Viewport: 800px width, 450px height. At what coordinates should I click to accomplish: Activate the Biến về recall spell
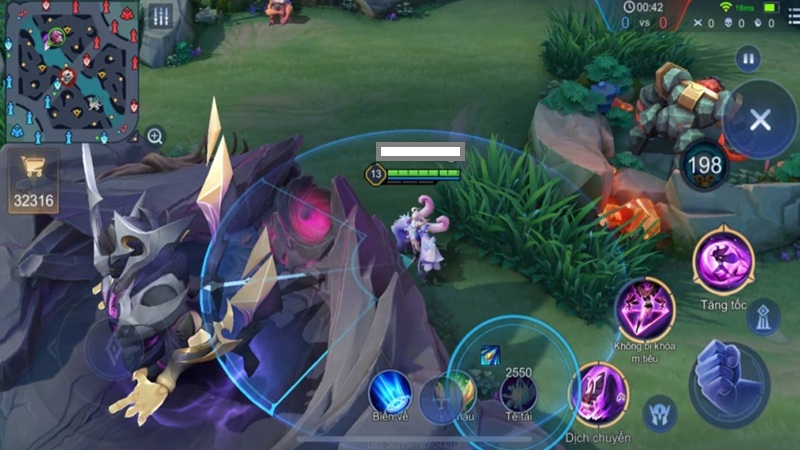coord(391,391)
